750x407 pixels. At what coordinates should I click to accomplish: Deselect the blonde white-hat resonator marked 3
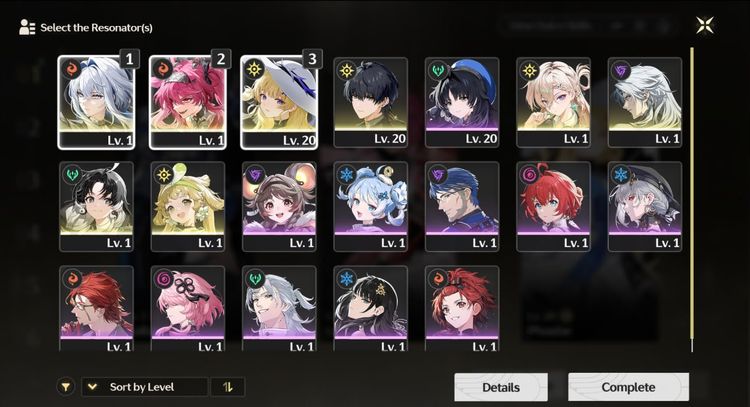tap(278, 102)
